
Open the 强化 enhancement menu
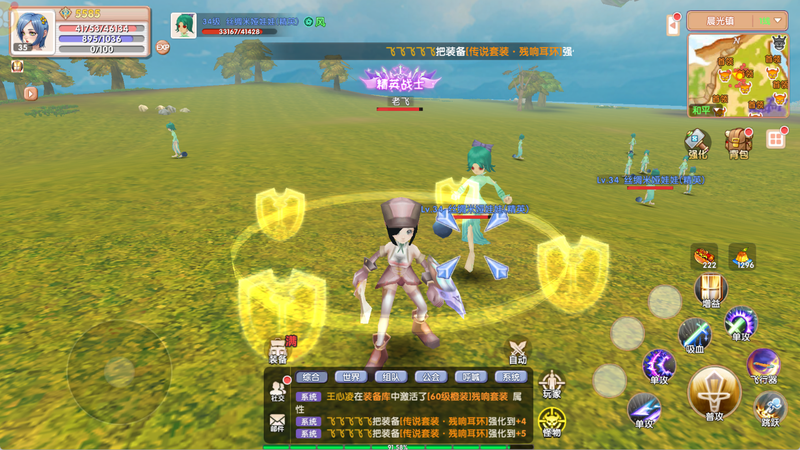[697, 142]
